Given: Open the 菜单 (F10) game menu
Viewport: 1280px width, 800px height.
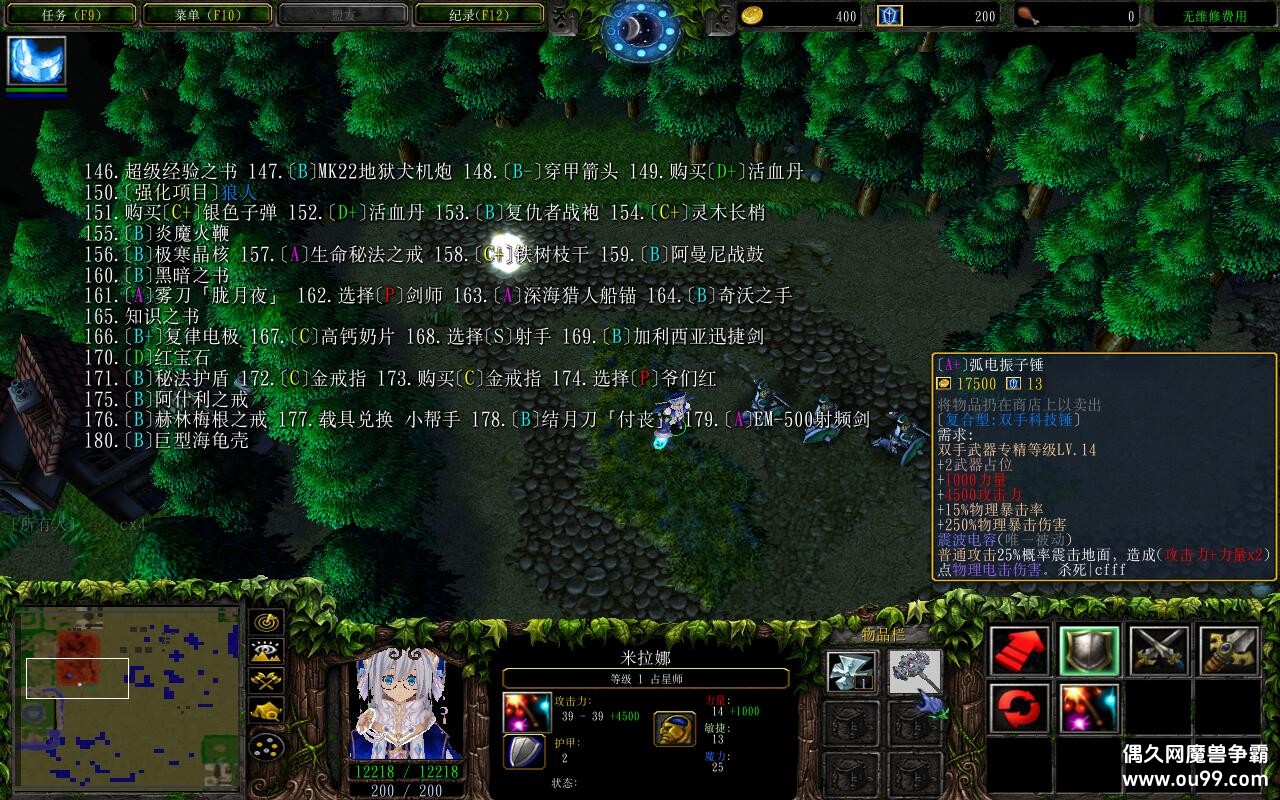Looking at the screenshot, I should (x=207, y=15).
